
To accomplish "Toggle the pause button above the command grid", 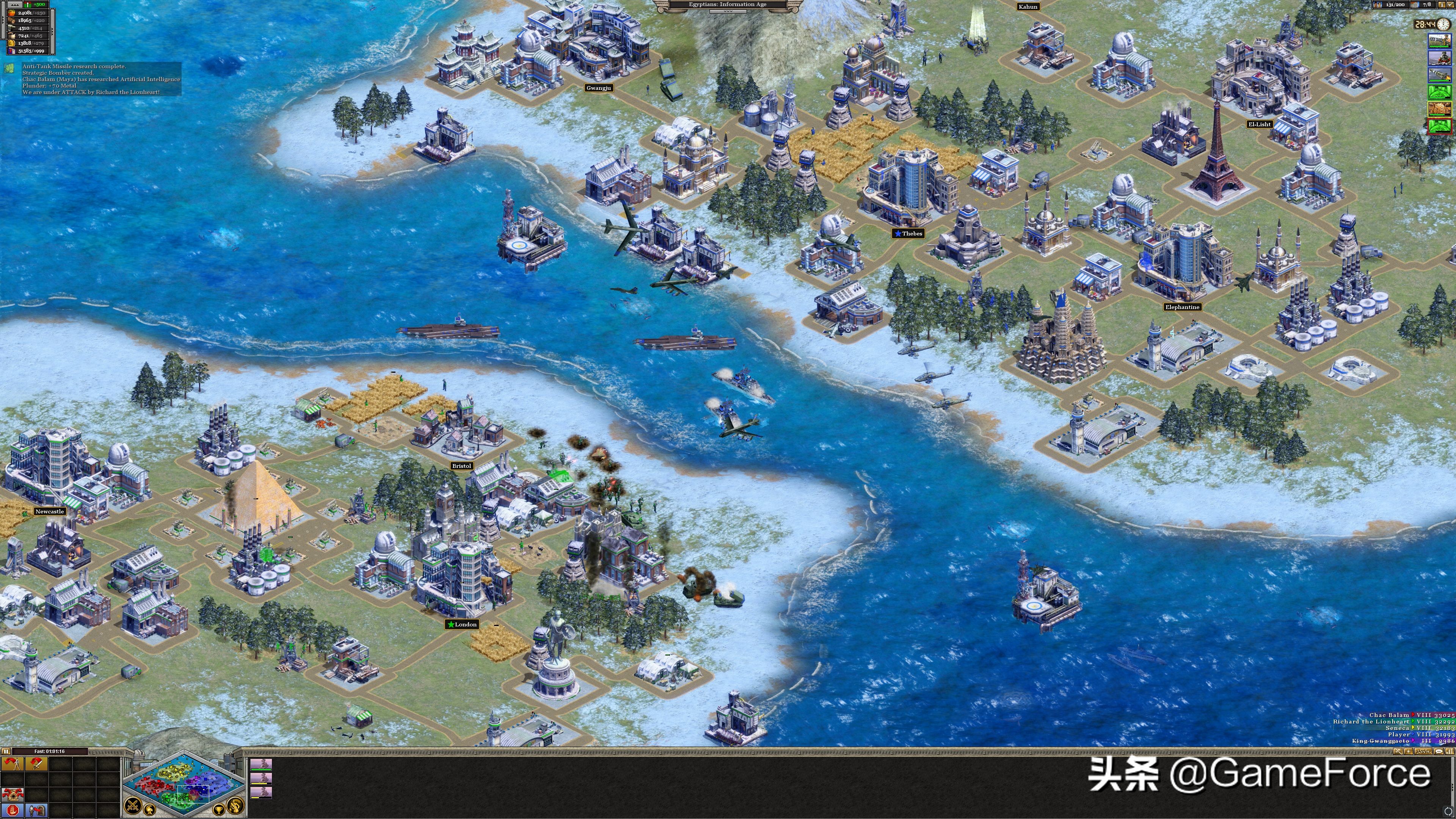I will (x=6, y=751).
